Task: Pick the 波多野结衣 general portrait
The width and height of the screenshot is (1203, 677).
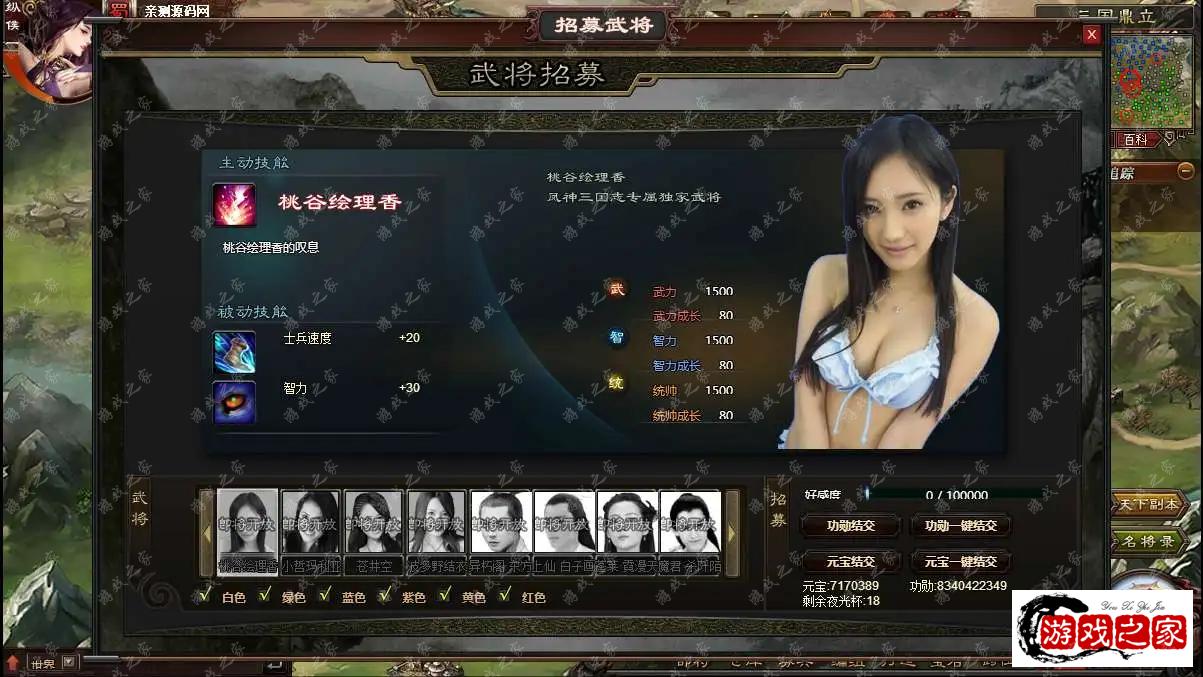Action: tap(437, 521)
